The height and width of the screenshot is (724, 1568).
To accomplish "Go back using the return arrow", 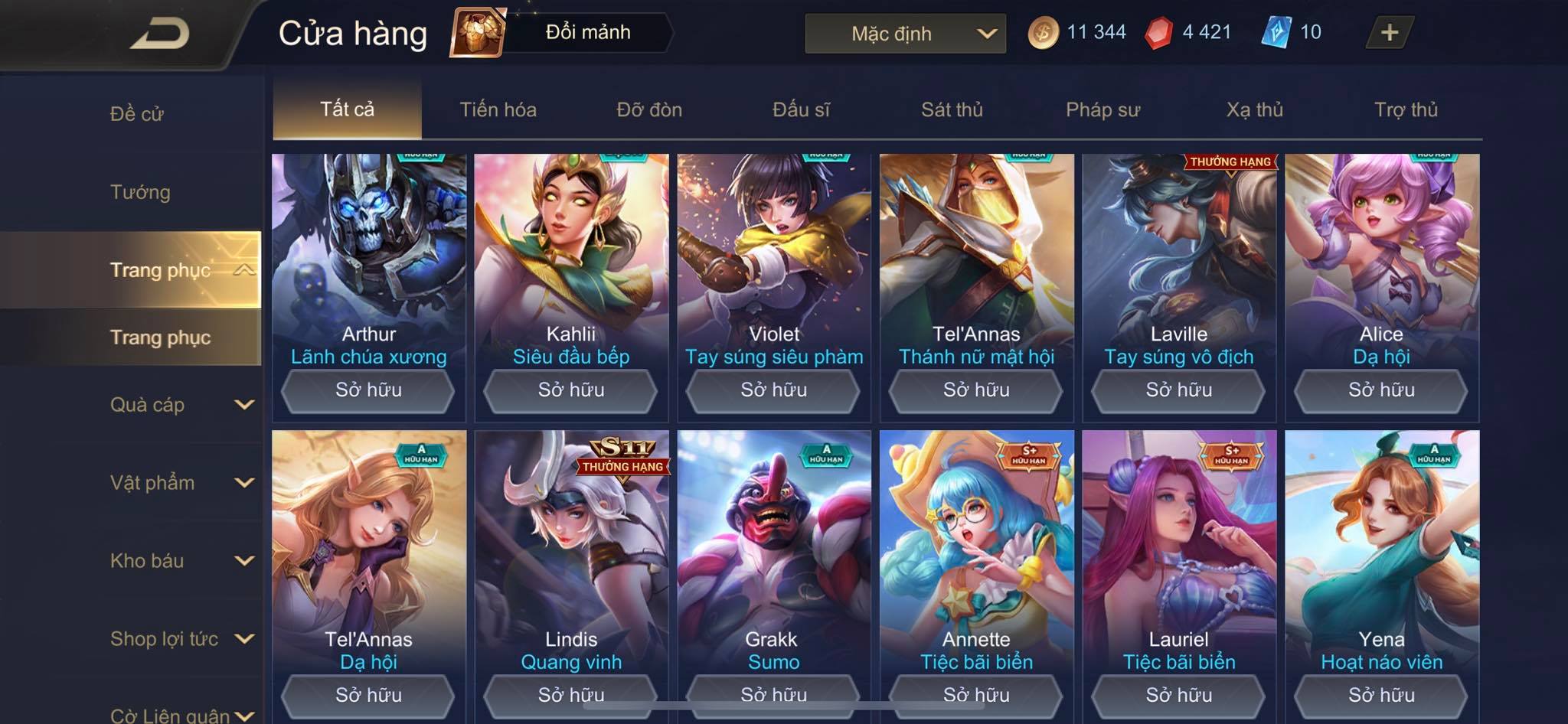I will click(159, 34).
